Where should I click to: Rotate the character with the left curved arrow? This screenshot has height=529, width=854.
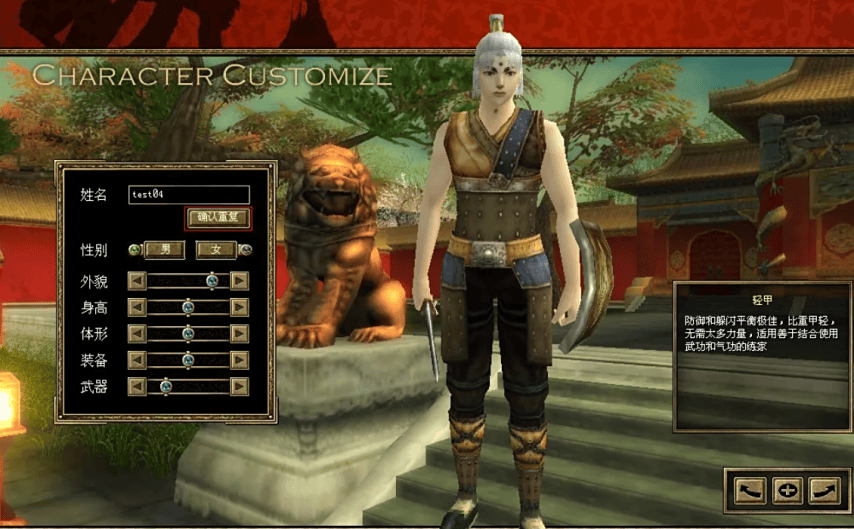tap(750, 490)
